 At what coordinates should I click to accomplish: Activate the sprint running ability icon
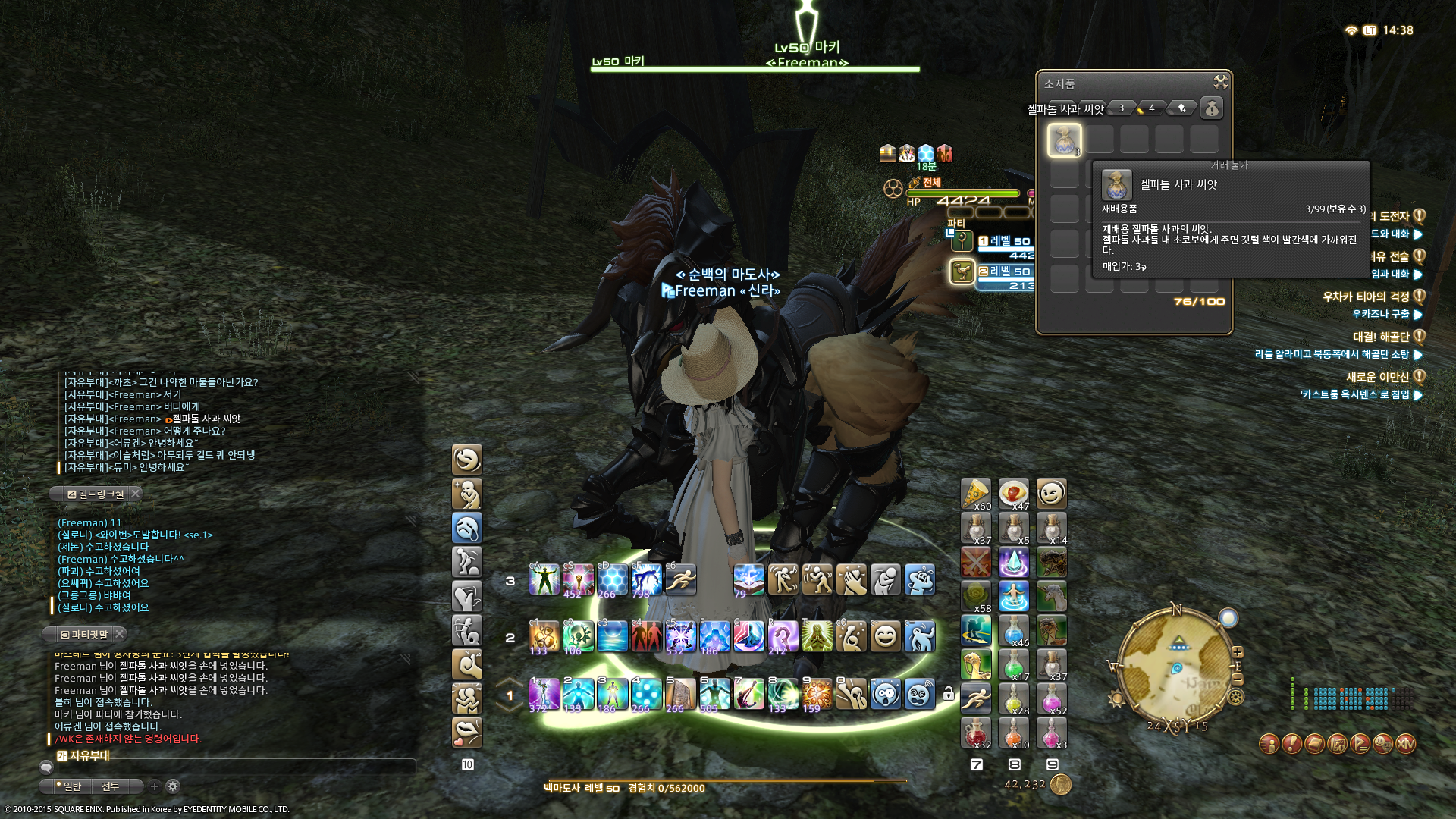[680, 580]
